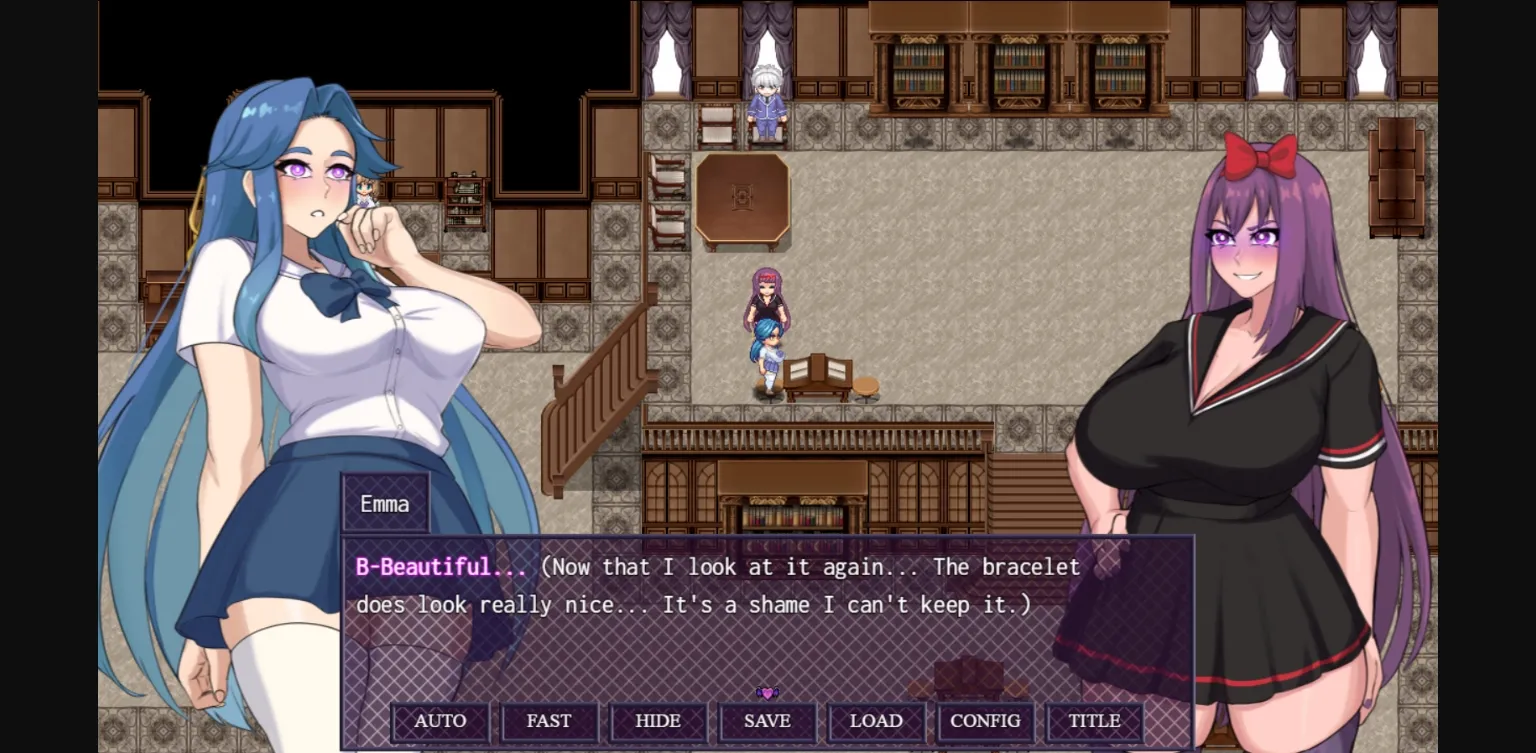Click the heart continue indicator below the dialogue
This screenshot has height=753, width=1536.
pos(766,691)
